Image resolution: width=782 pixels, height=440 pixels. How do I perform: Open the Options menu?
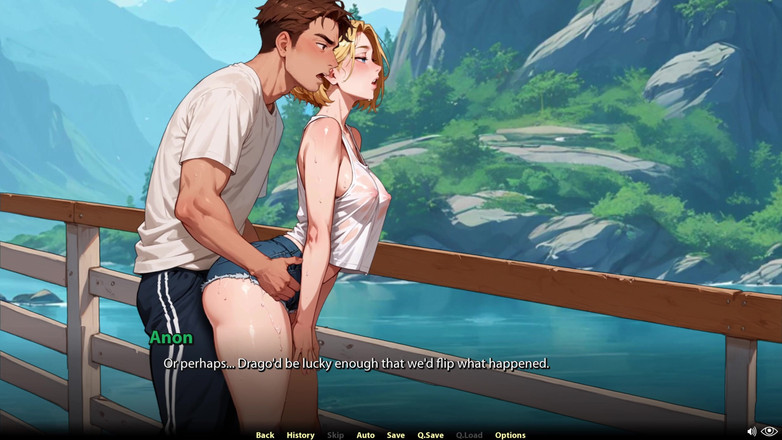(x=510, y=435)
